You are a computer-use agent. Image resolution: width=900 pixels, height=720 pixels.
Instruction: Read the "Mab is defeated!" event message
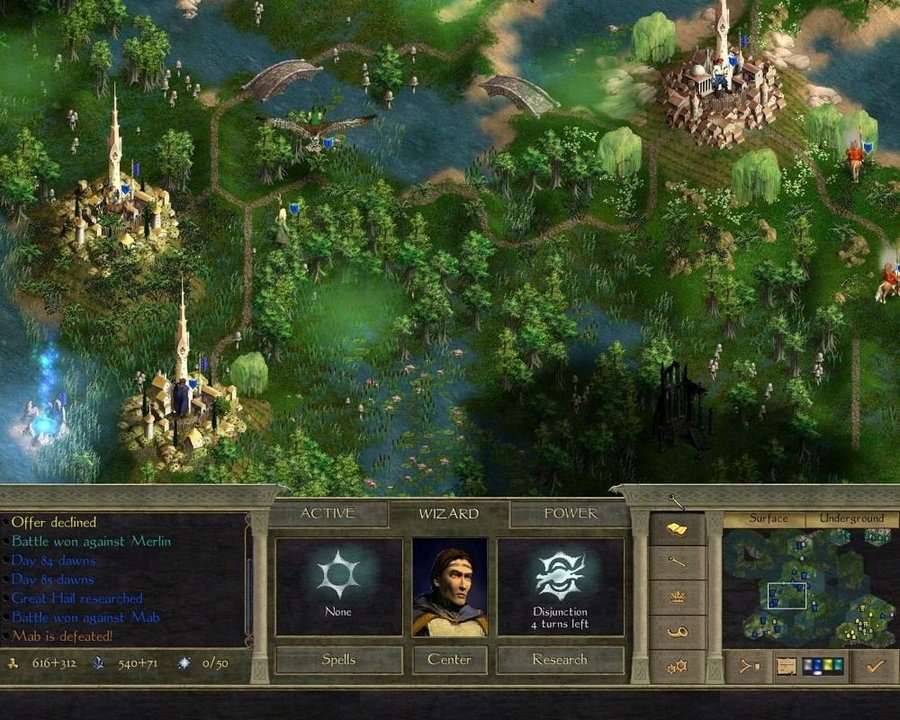pyautogui.click(x=63, y=636)
